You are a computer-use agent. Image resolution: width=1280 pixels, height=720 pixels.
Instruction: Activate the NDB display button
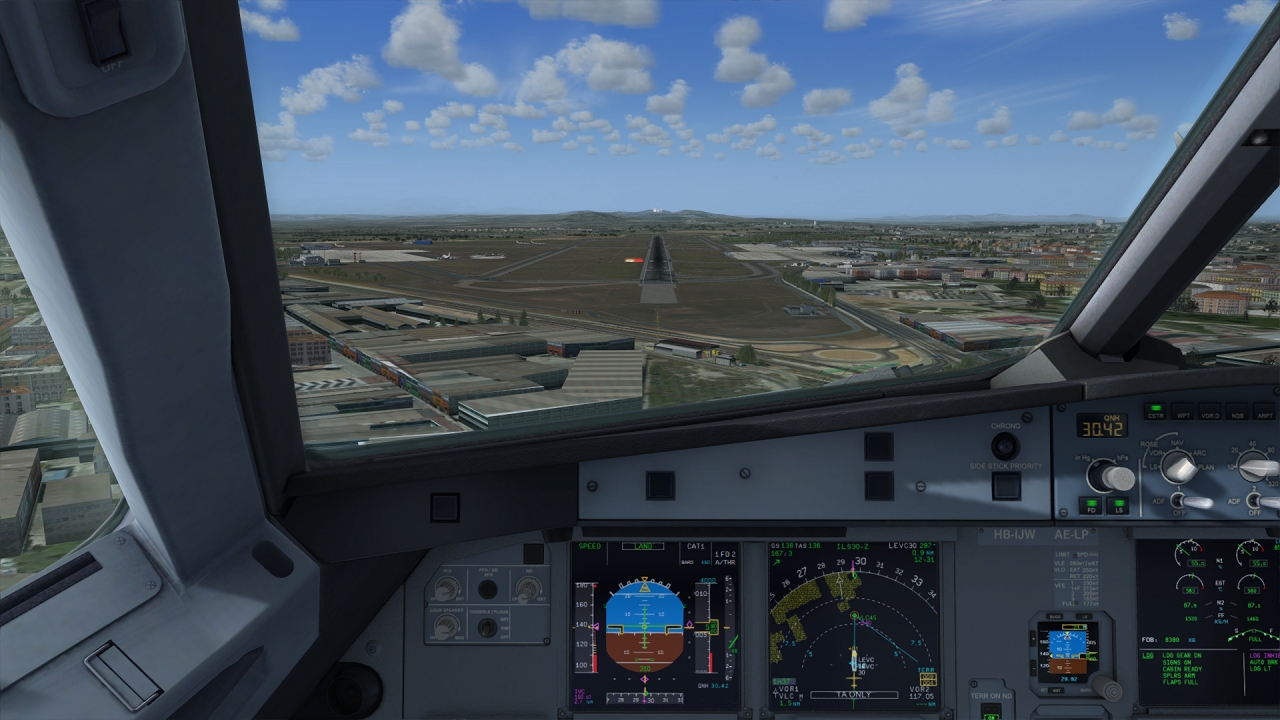[x=1237, y=411]
